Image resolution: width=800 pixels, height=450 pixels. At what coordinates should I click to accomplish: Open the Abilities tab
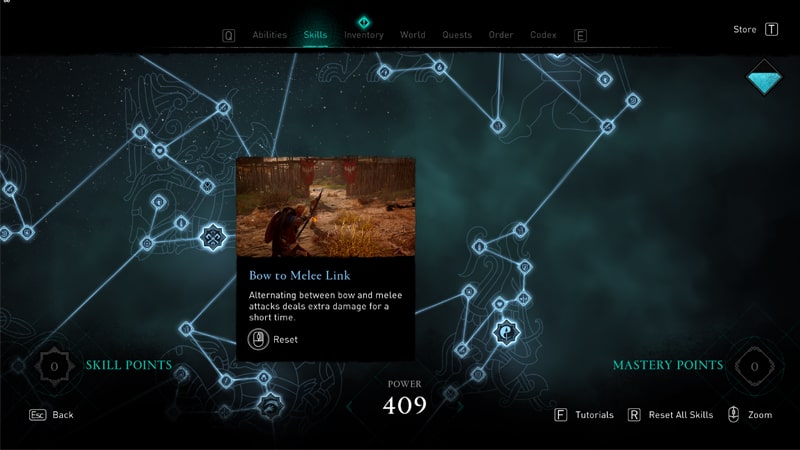(x=269, y=35)
